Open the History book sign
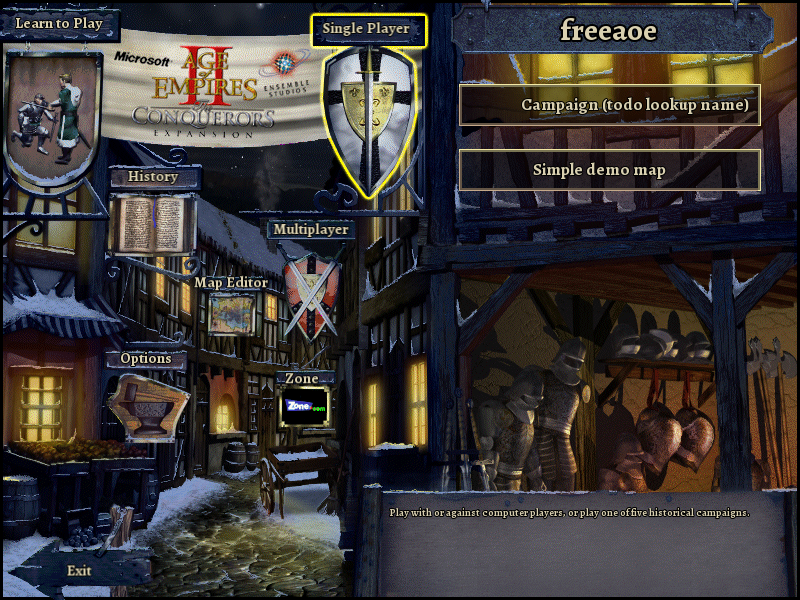Image resolution: width=800 pixels, height=600 pixels. click(x=151, y=224)
